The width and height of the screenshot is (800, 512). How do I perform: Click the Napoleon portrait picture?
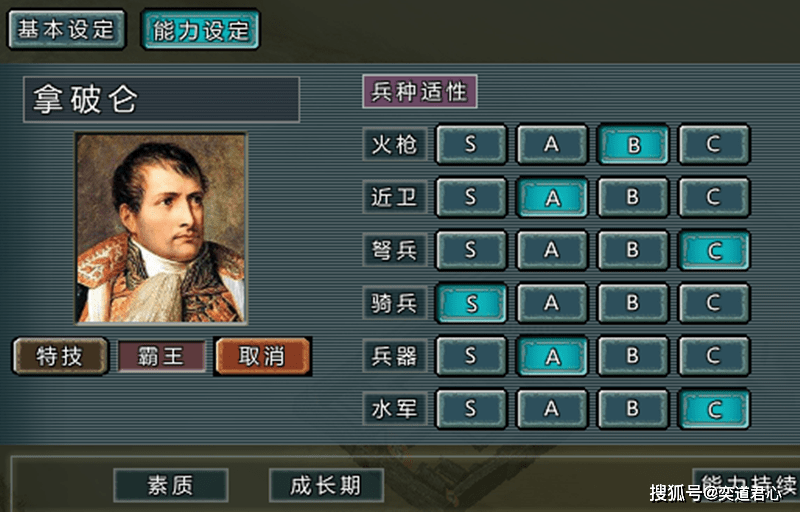click(x=161, y=228)
